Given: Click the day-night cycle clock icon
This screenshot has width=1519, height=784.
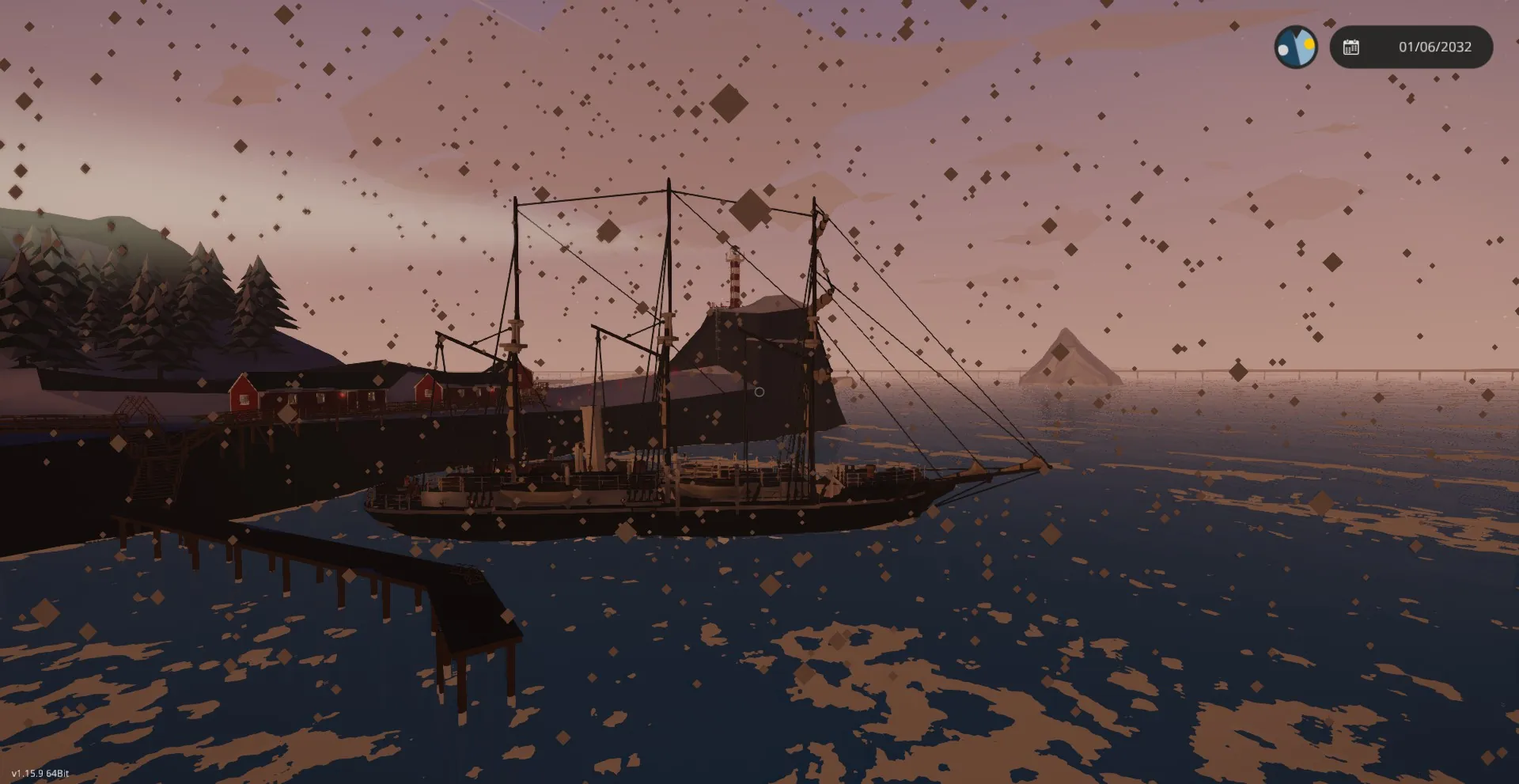Looking at the screenshot, I should click(1295, 47).
